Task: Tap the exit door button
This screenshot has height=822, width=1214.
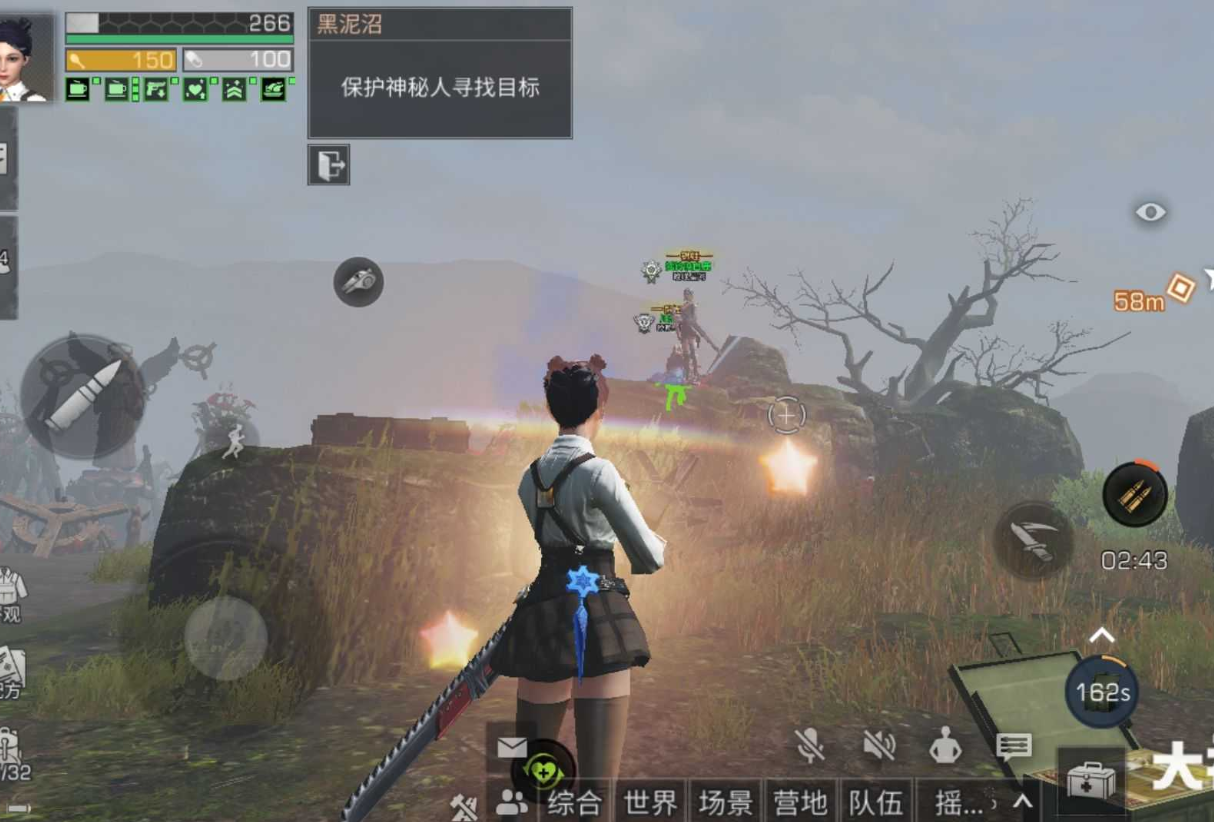Action: coord(328,165)
